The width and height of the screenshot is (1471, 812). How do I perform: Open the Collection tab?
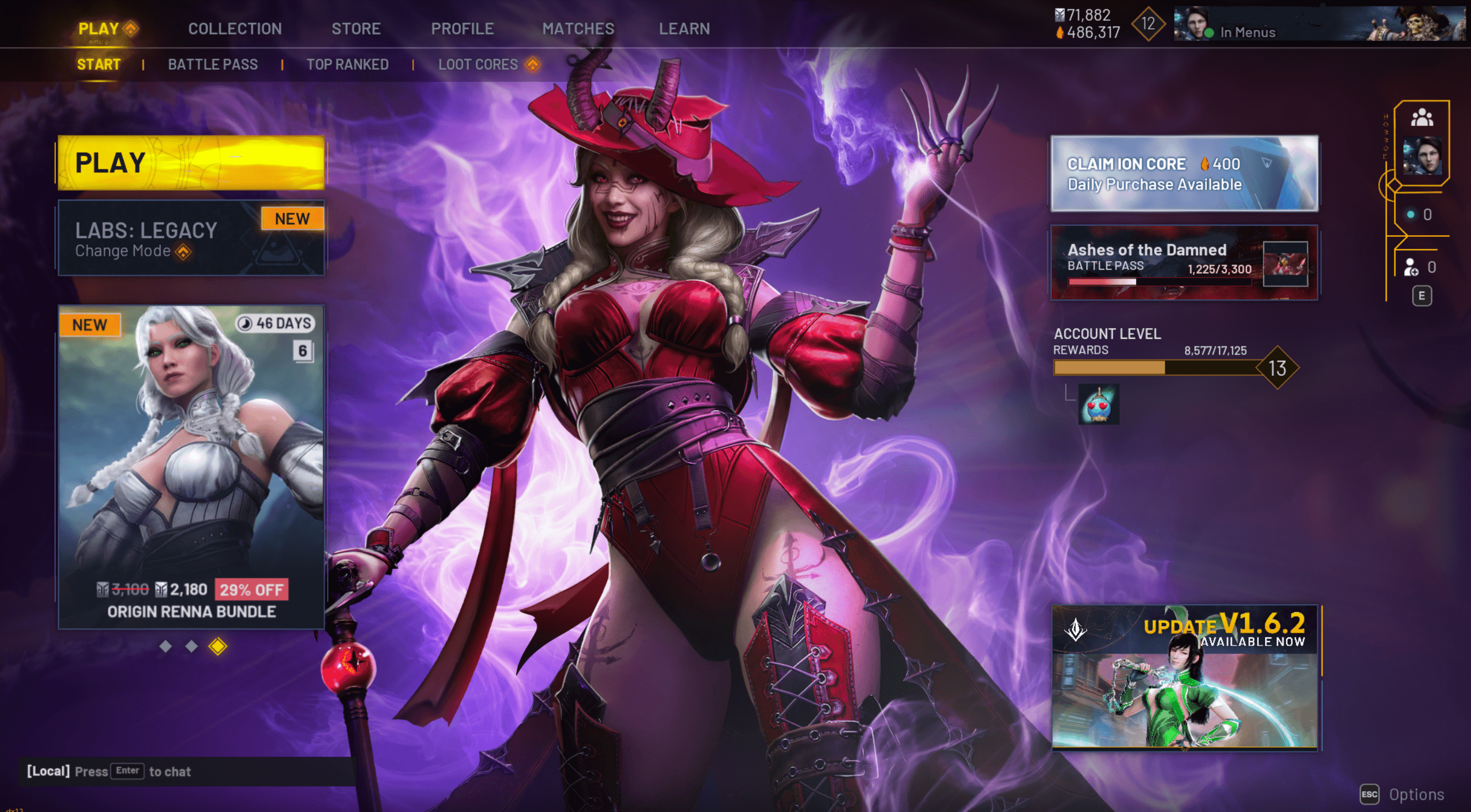pyautogui.click(x=235, y=29)
